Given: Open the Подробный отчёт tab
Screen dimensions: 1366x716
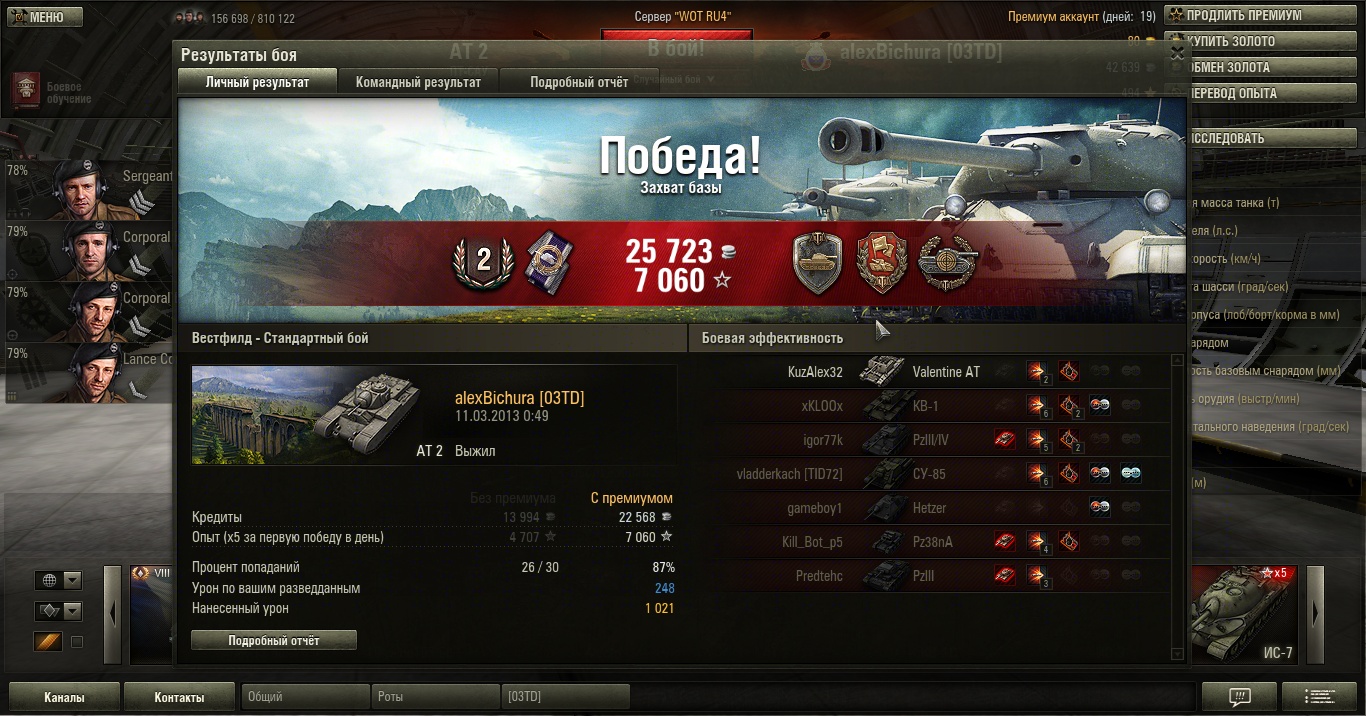Looking at the screenshot, I should point(579,82).
